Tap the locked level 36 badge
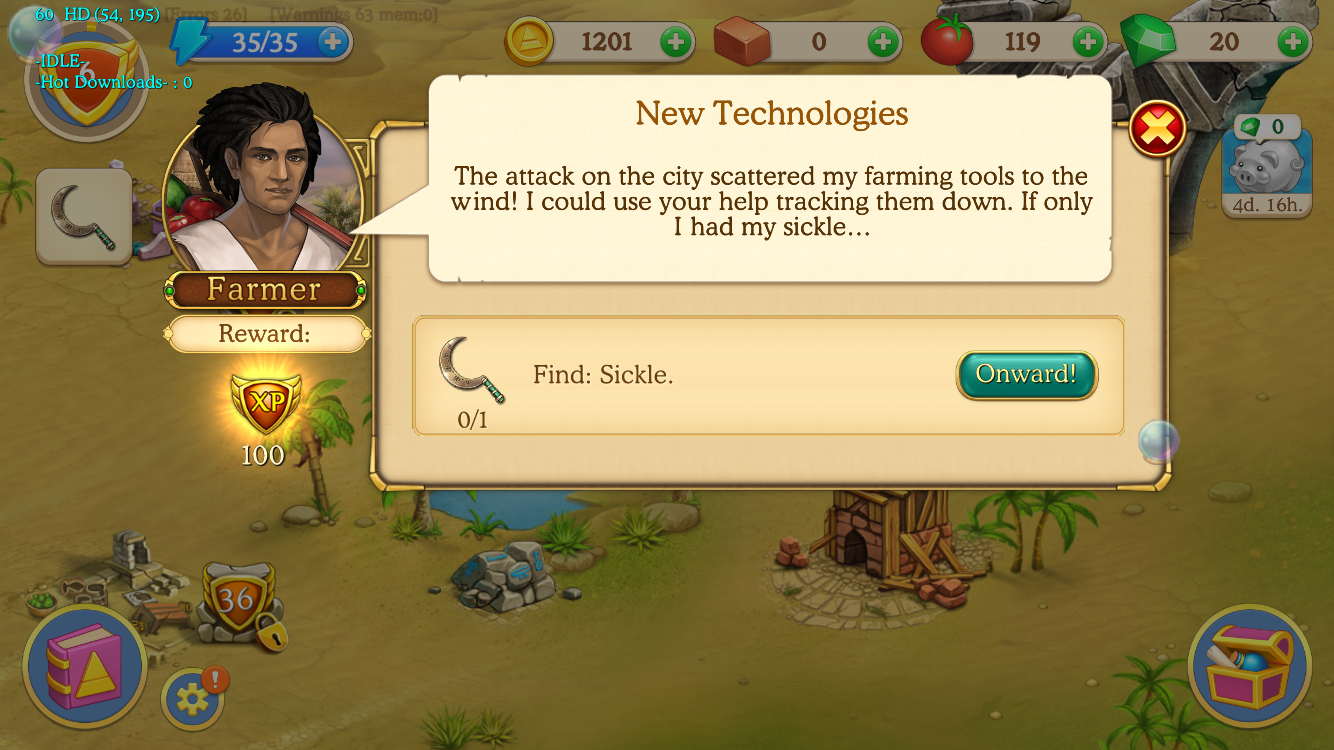Image resolution: width=1334 pixels, height=750 pixels. (x=238, y=602)
